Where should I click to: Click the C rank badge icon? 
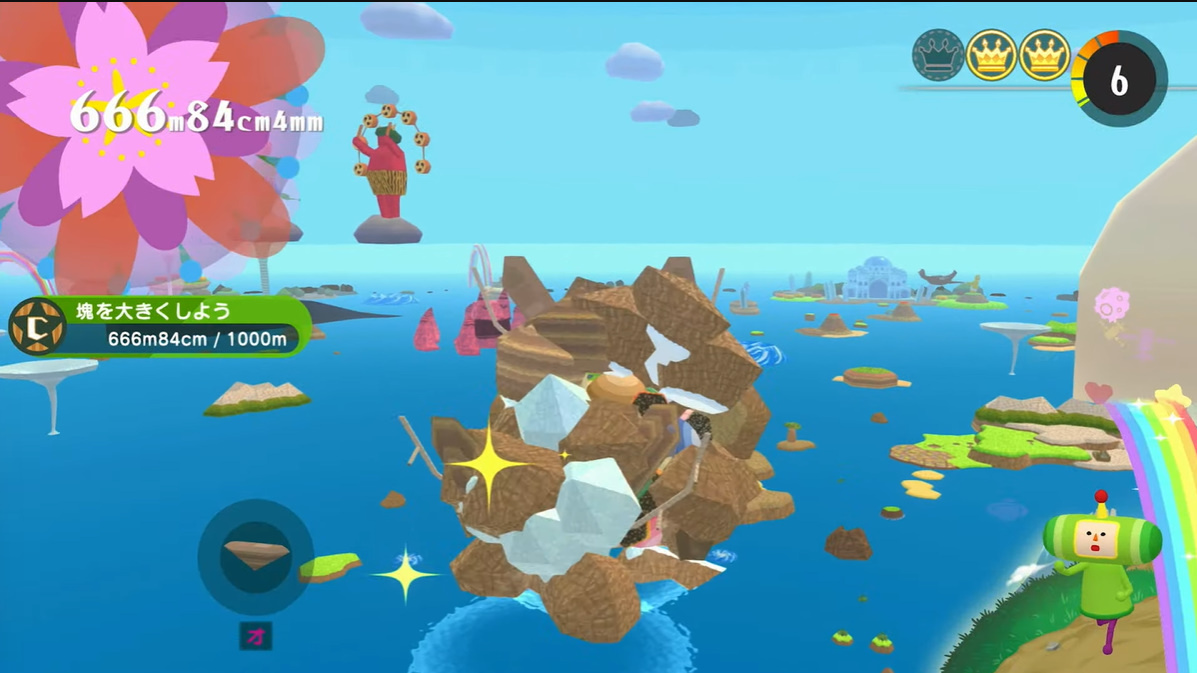37,326
